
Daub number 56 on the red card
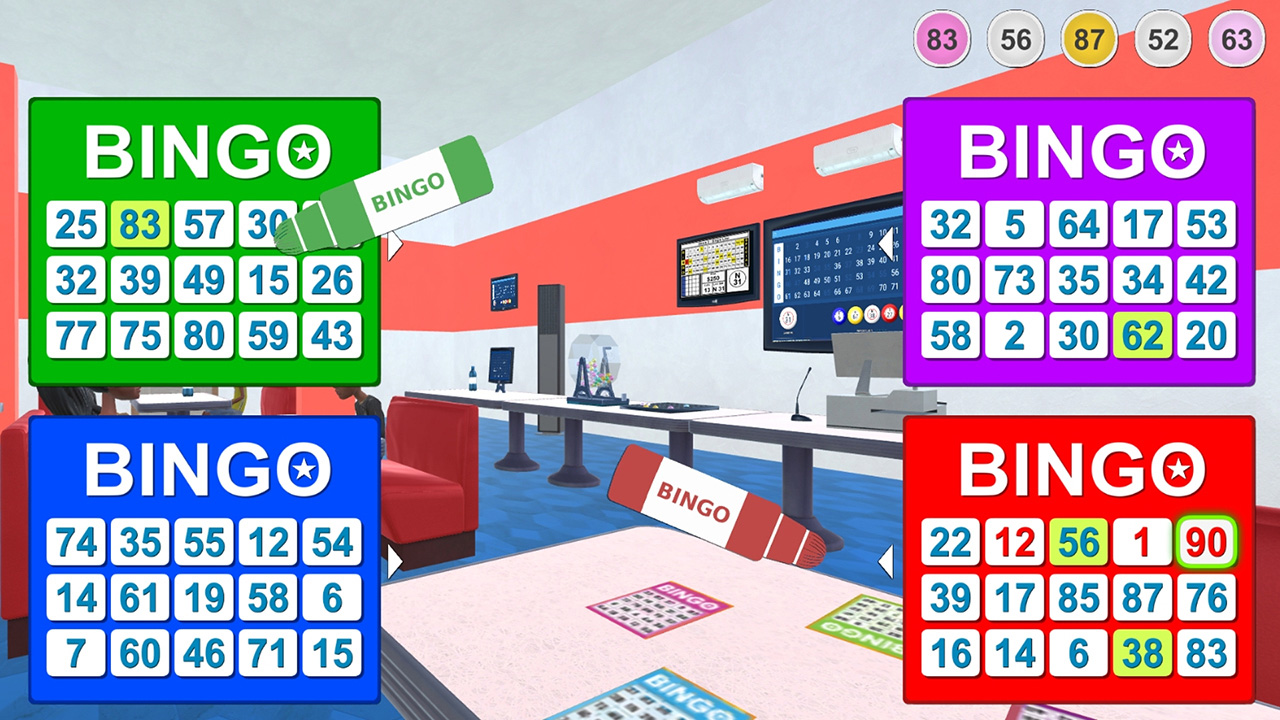coord(1078,542)
